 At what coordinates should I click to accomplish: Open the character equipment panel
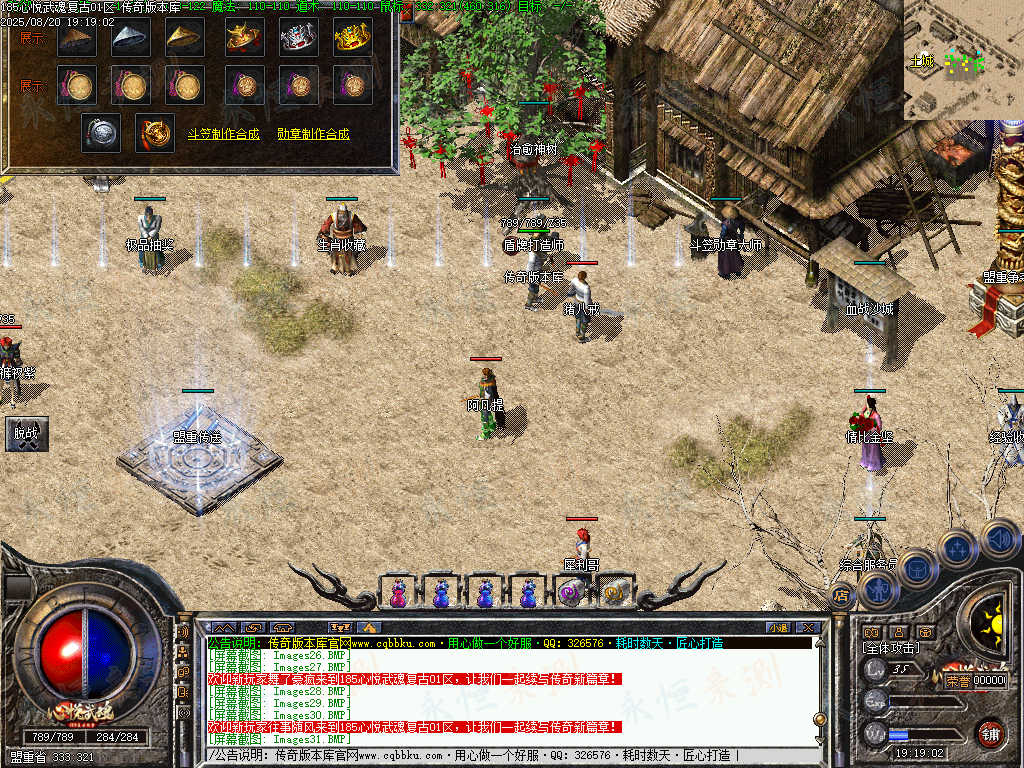(x=878, y=590)
